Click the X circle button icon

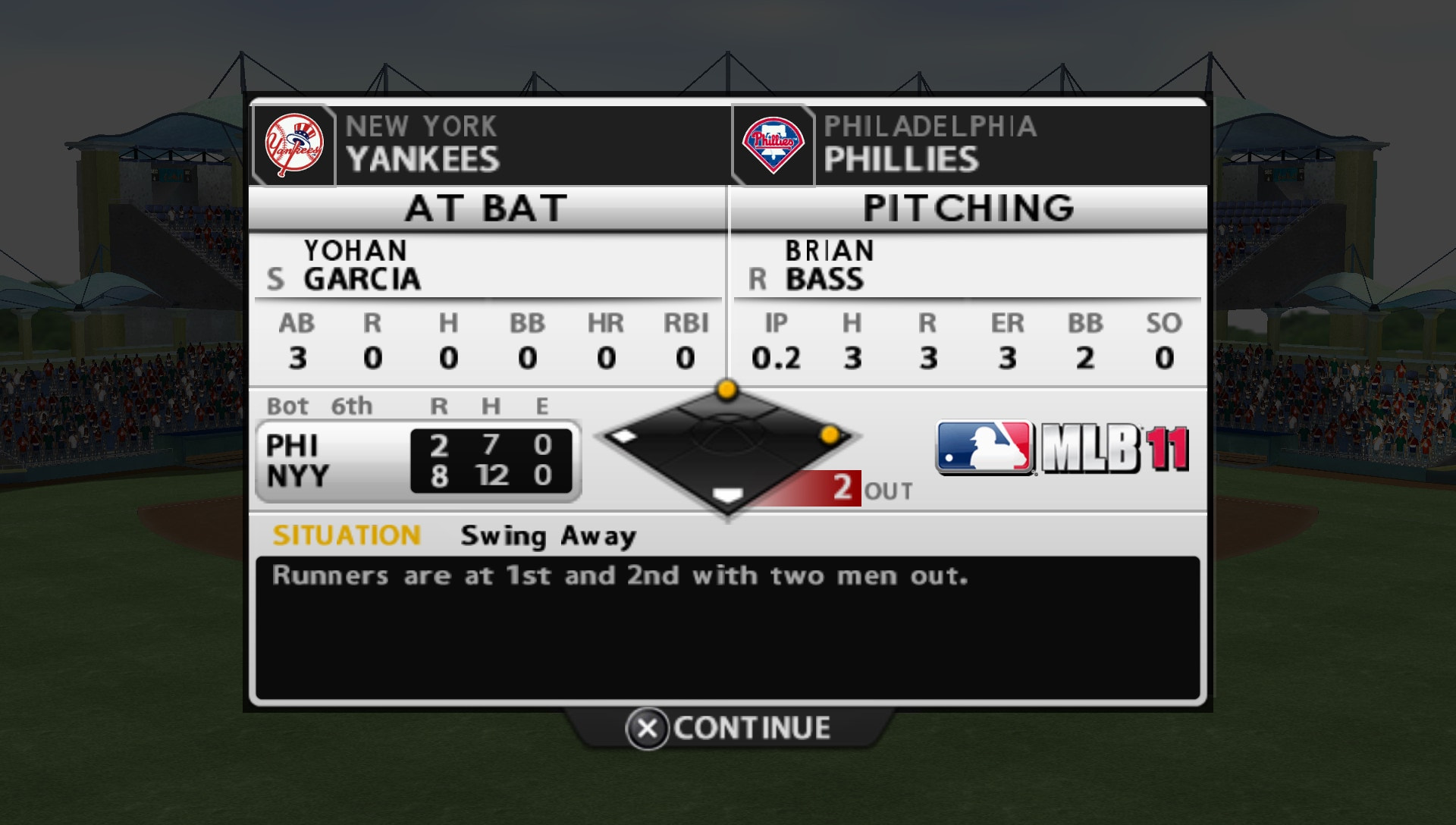(647, 729)
